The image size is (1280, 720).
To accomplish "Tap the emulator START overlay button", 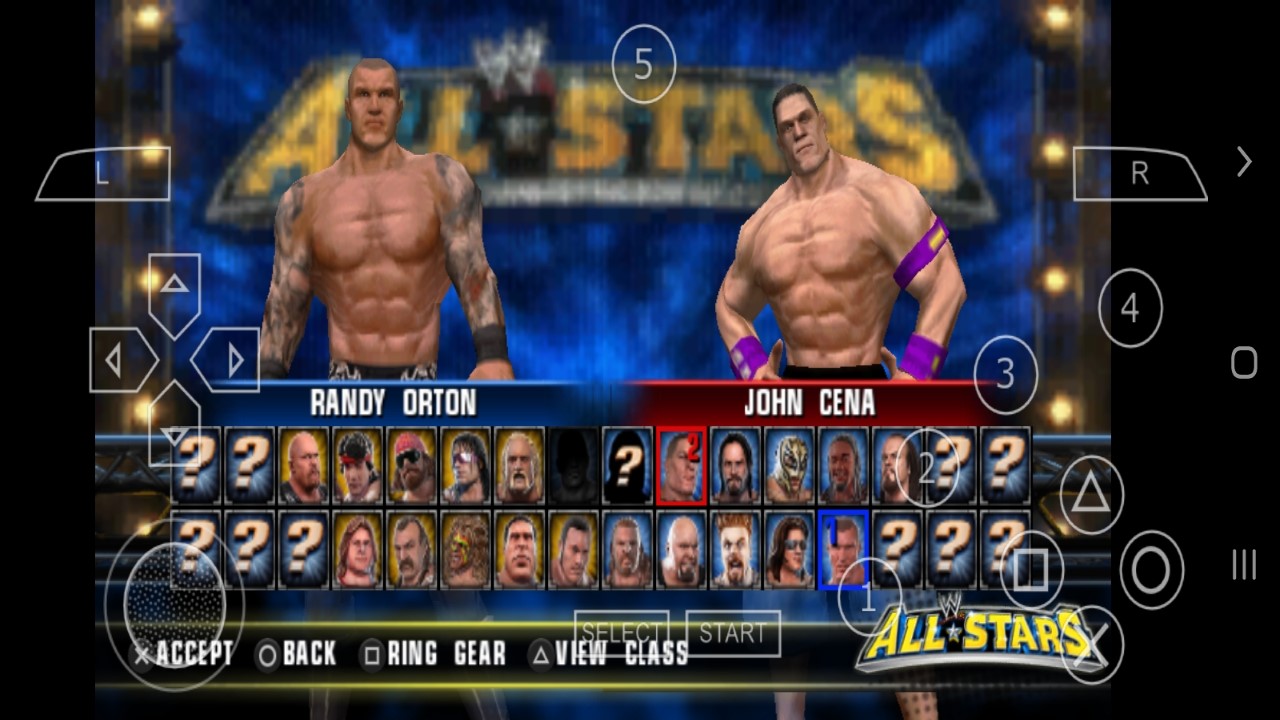I will (x=733, y=633).
